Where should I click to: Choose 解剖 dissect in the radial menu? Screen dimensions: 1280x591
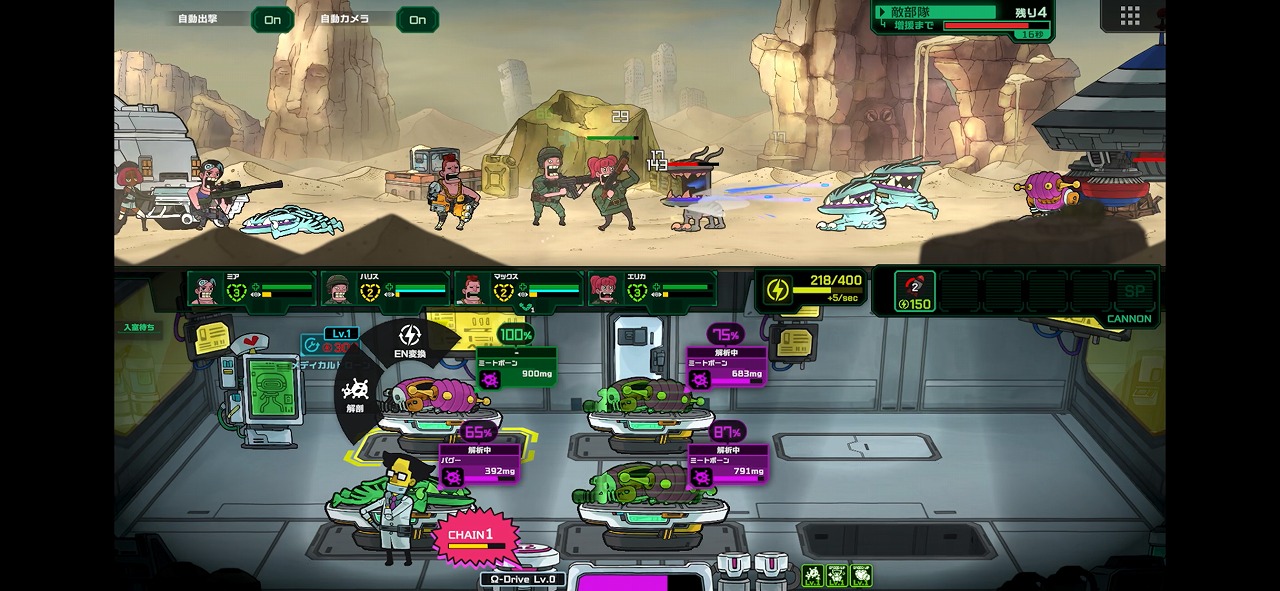(x=355, y=393)
